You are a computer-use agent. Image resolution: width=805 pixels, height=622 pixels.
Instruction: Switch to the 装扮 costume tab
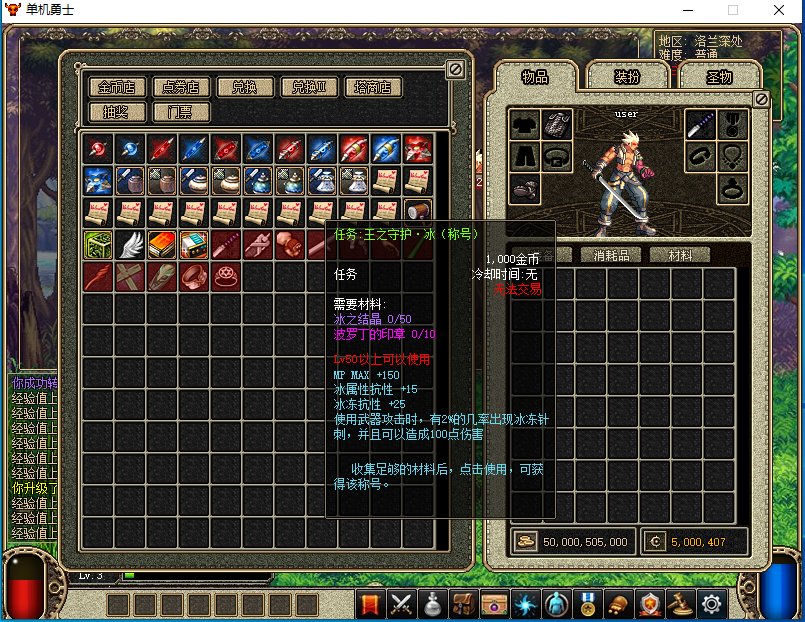(x=627, y=78)
